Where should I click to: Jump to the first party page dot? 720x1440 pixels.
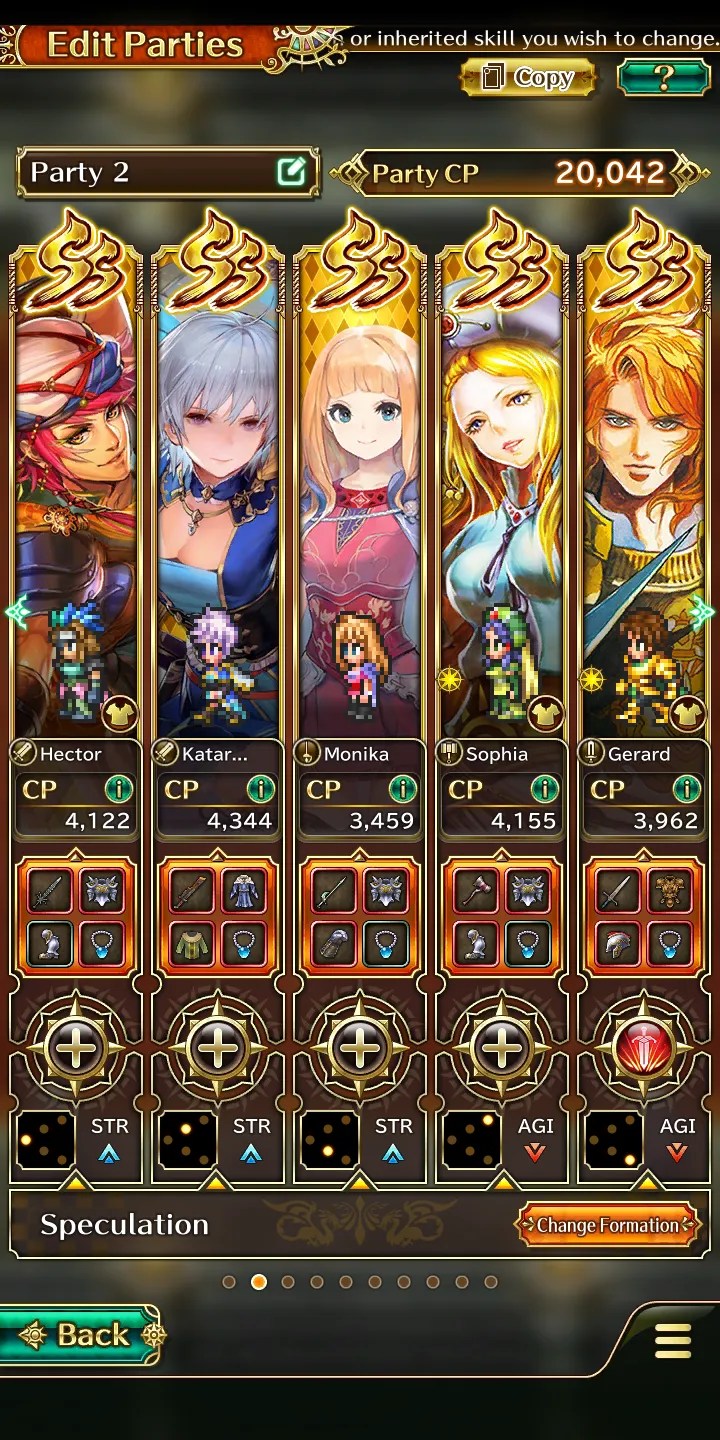(x=229, y=1282)
